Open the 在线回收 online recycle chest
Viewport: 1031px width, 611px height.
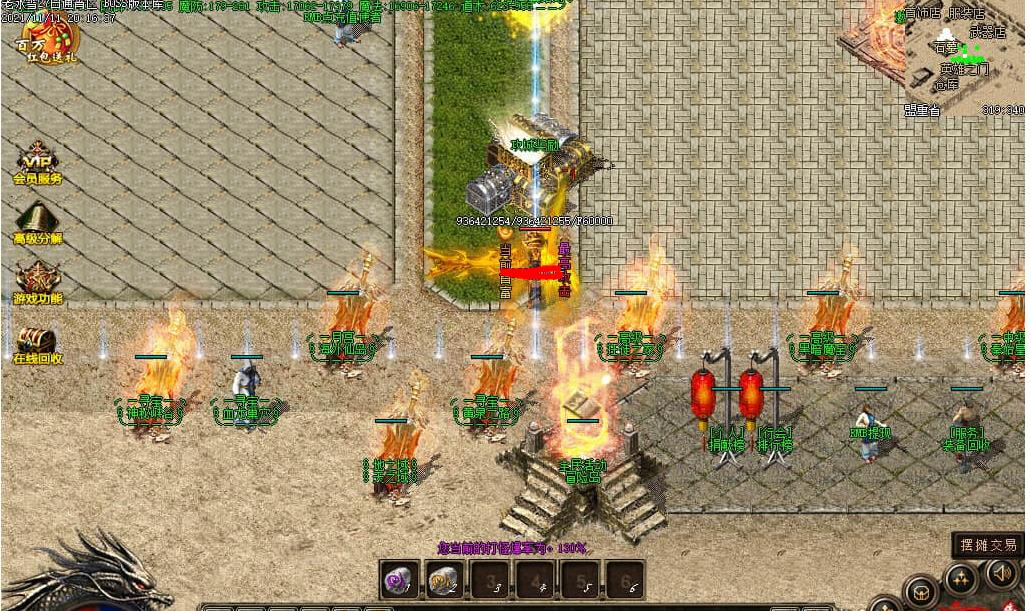tap(36, 342)
